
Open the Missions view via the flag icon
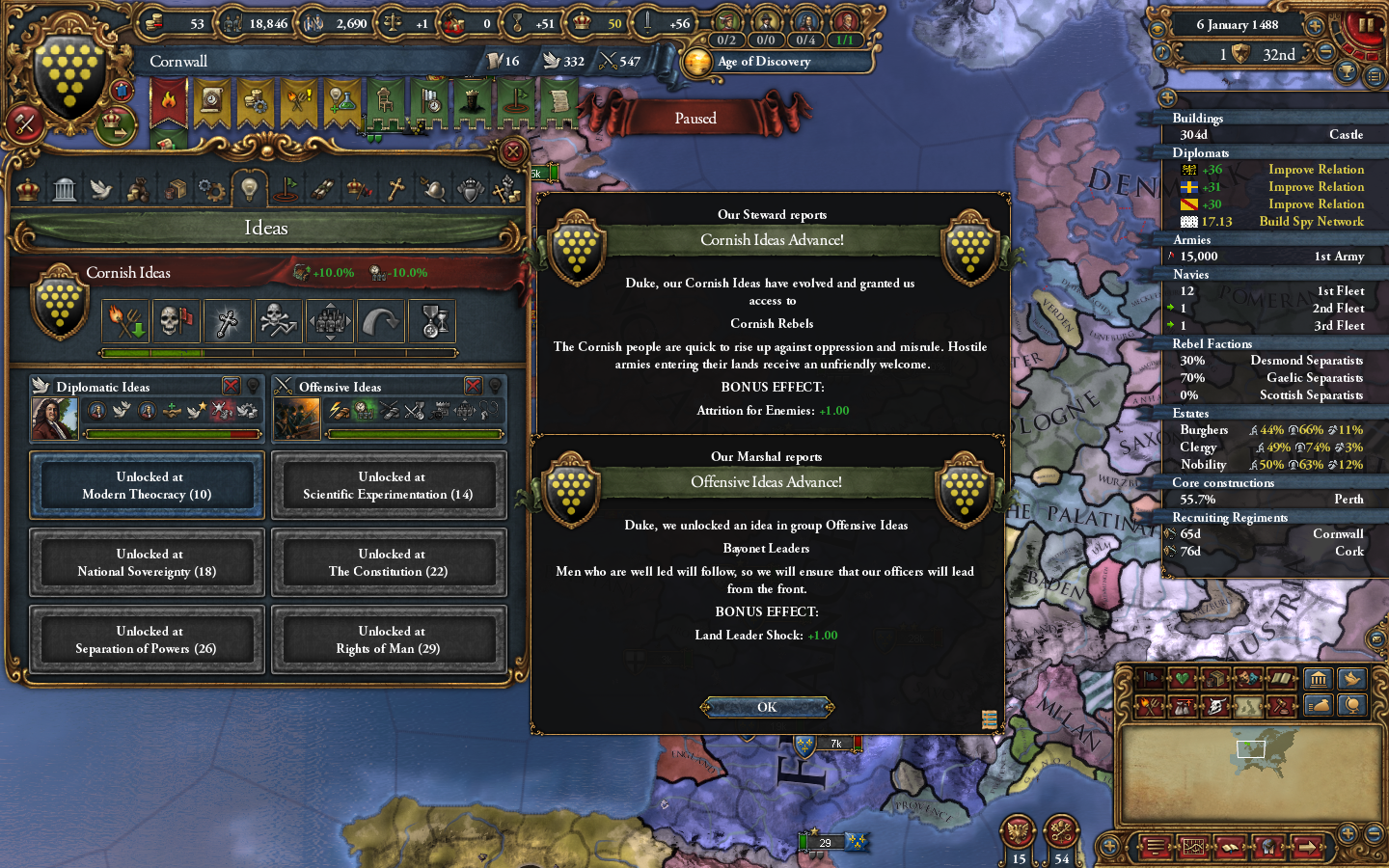(286, 188)
